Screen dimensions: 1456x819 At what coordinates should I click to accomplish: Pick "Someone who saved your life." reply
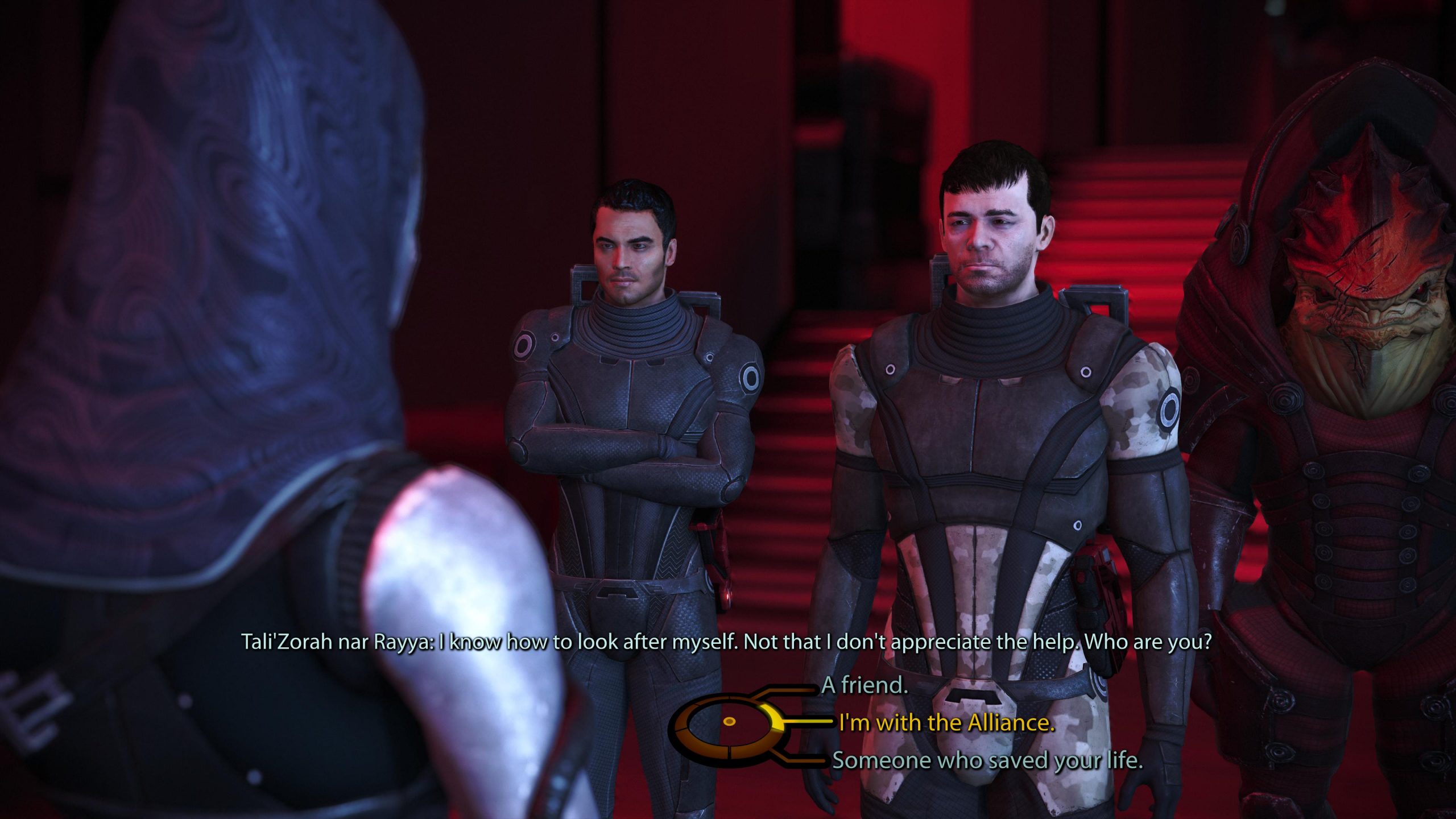pyautogui.click(x=987, y=760)
